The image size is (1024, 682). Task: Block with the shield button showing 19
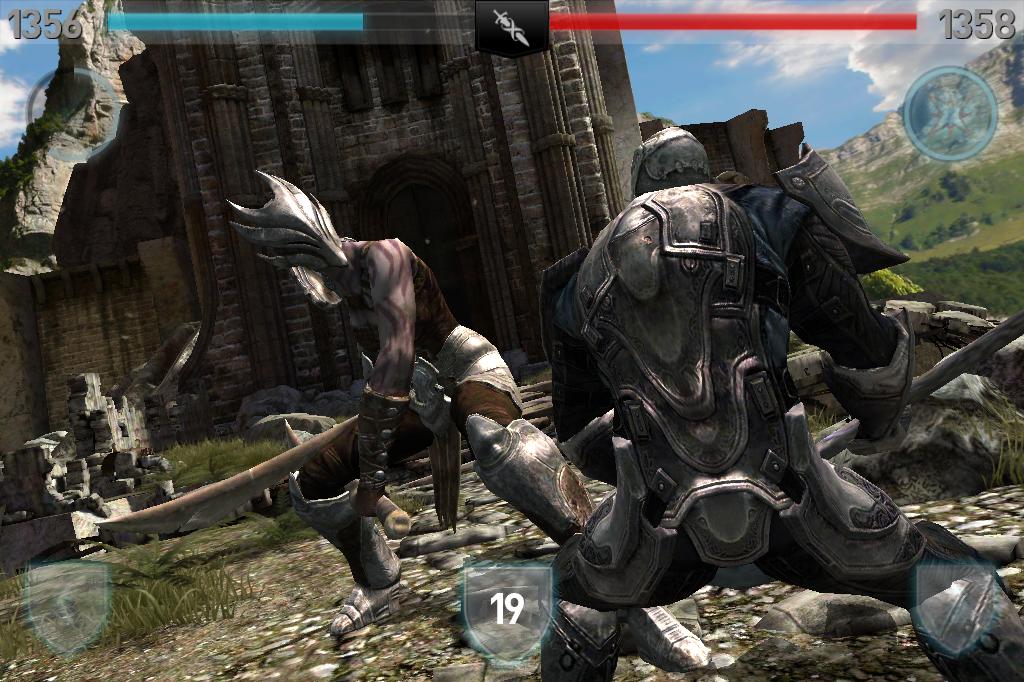[507, 608]
